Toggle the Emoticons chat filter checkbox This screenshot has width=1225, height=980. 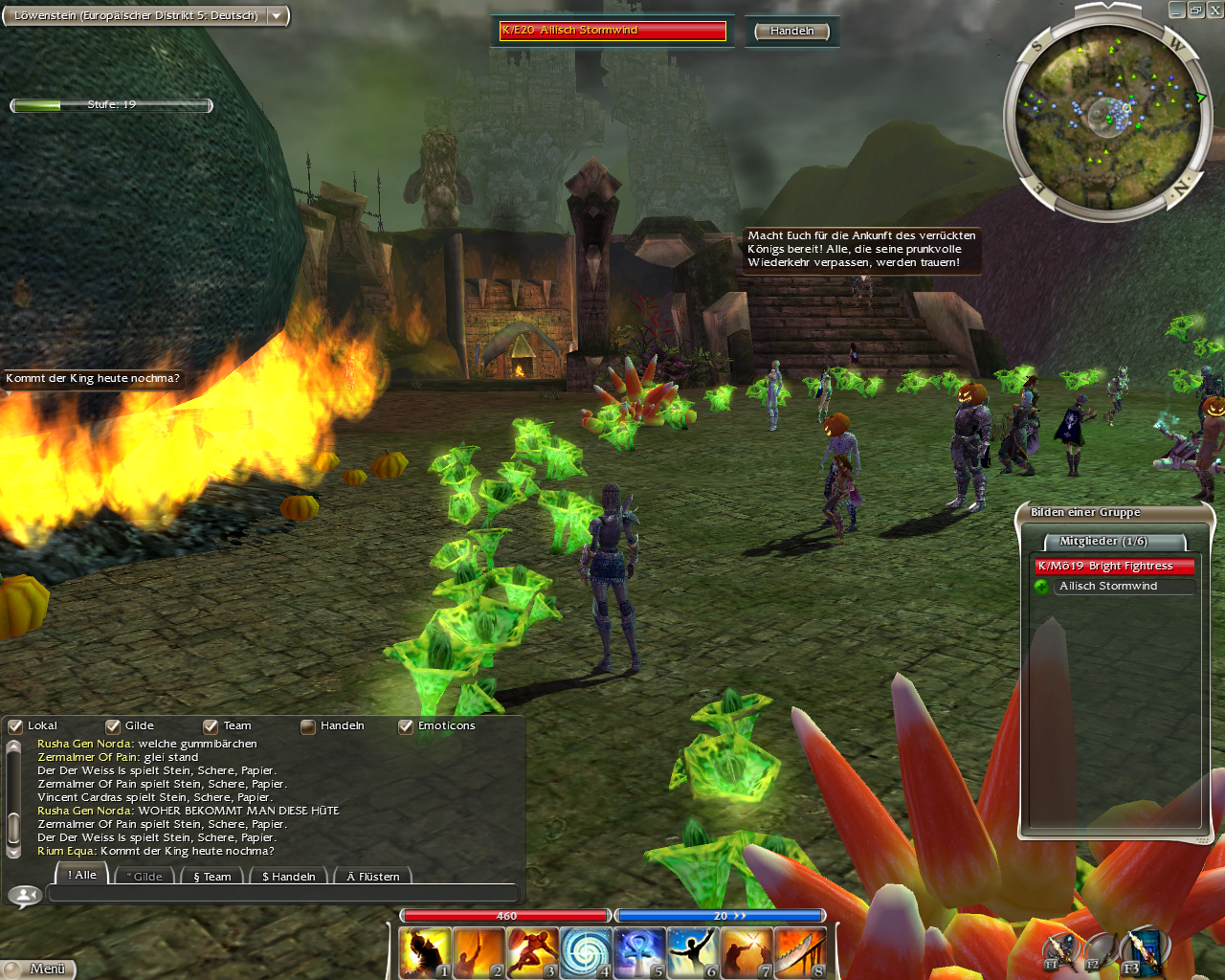[x=406, y=726]
